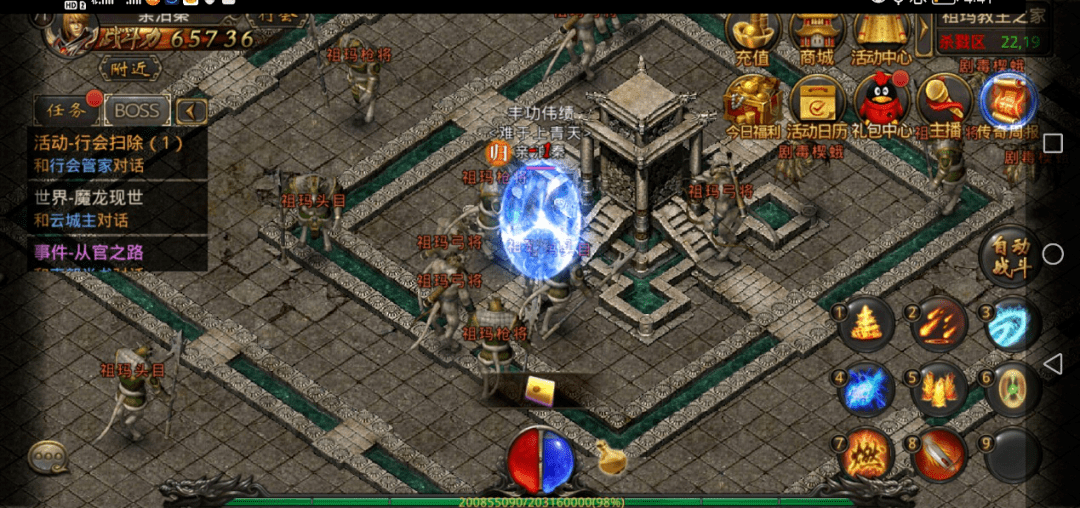Open the 主播 microphone icon
Screen dimensions: 1080x508
click(945, 104)
